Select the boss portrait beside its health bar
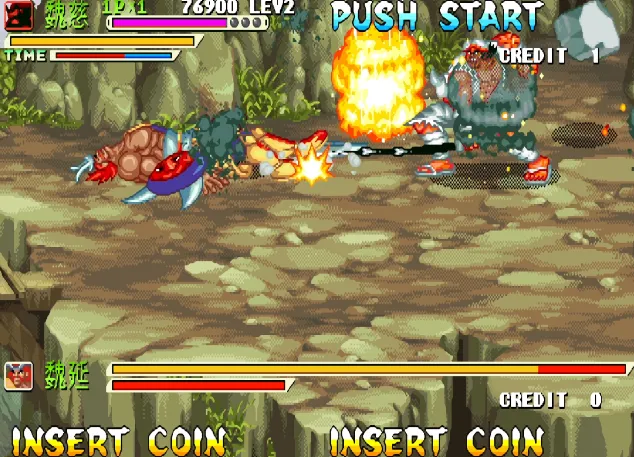Screen dimensions: 634x457 click(x=17, y=376)
